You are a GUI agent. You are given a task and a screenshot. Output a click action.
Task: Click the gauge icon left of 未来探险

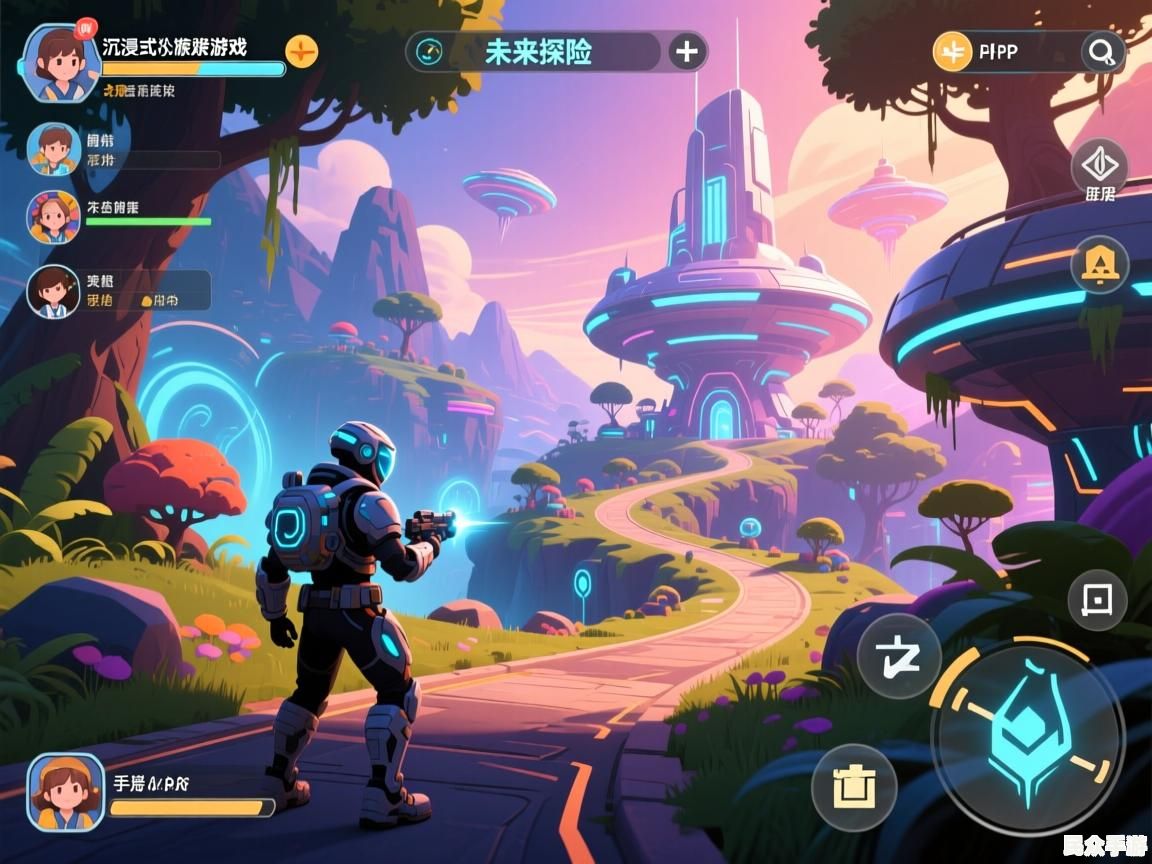[432, 52]
